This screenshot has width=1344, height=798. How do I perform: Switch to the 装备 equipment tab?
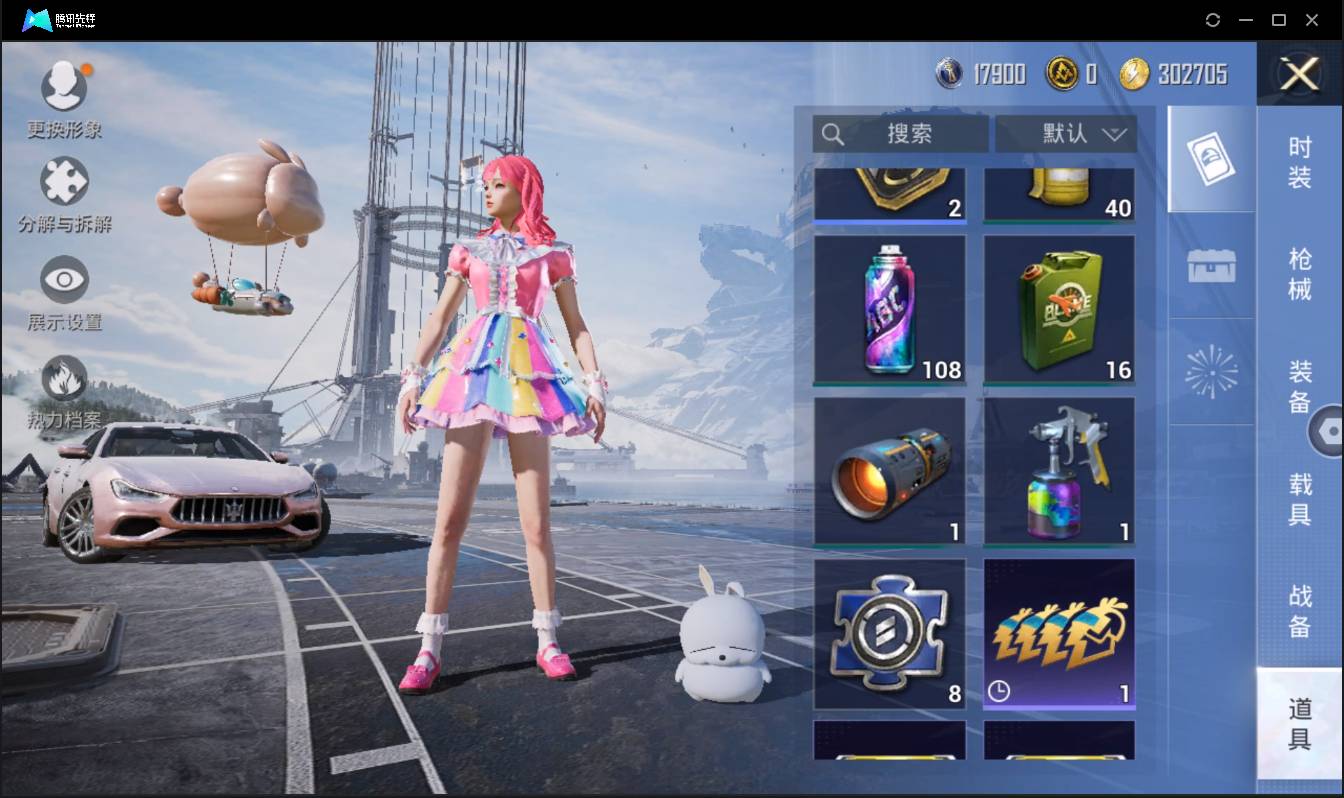pyautogui.click(x=1299, y=386)
